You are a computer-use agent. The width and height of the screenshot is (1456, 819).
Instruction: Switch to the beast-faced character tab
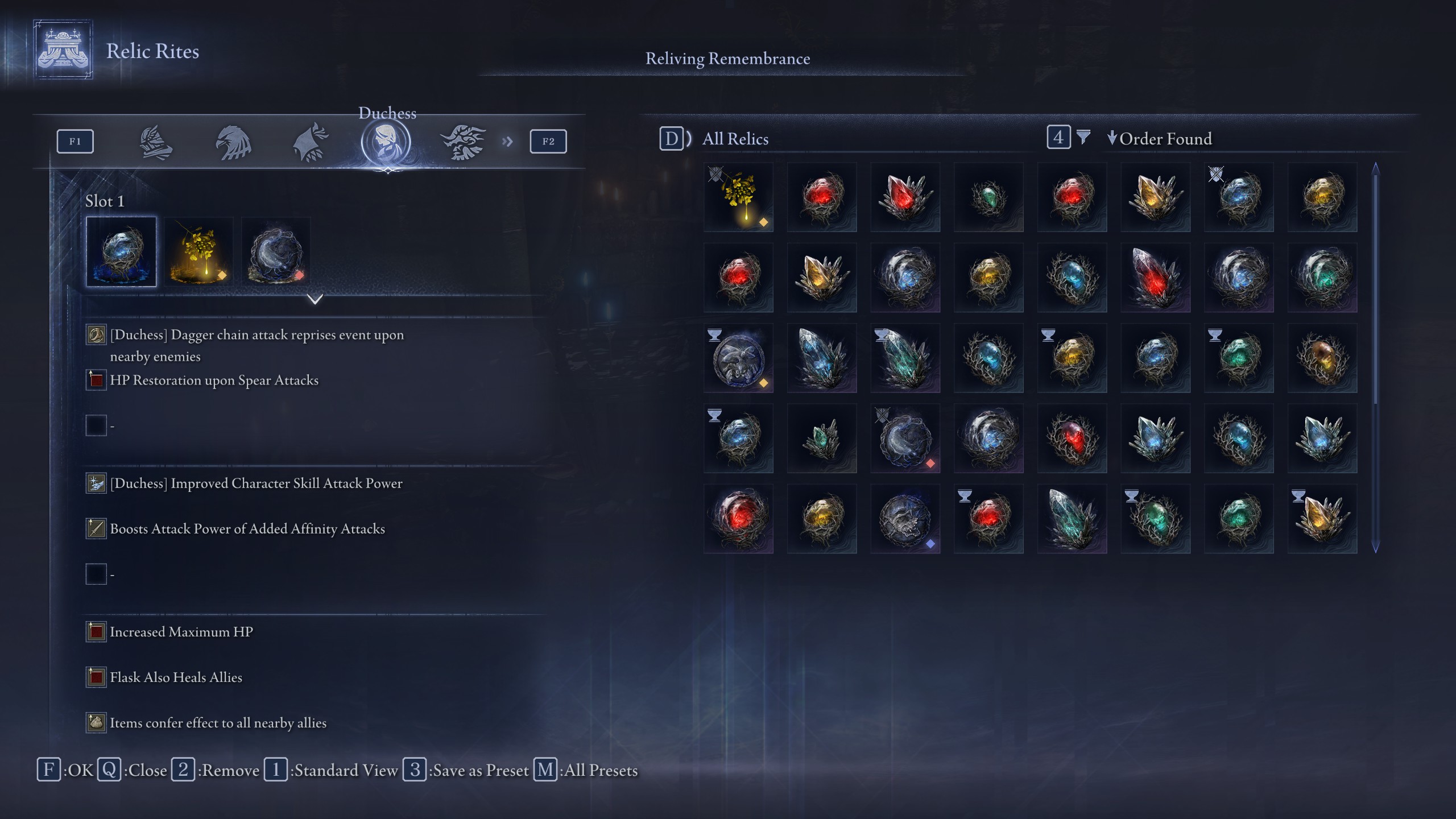(463, 142)
